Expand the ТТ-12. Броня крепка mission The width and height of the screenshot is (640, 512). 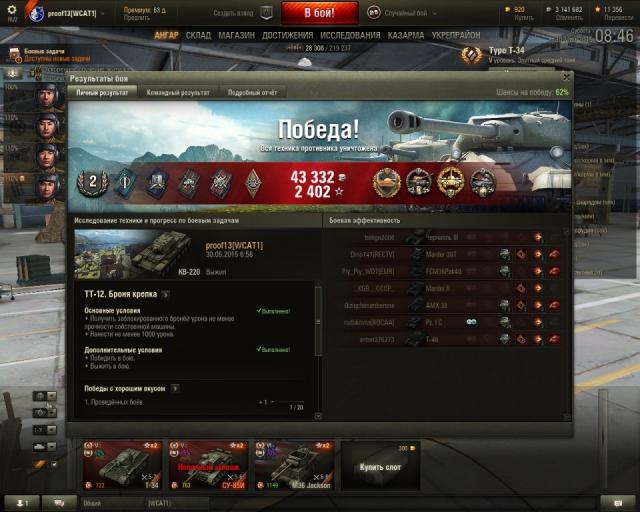[166, 295]
